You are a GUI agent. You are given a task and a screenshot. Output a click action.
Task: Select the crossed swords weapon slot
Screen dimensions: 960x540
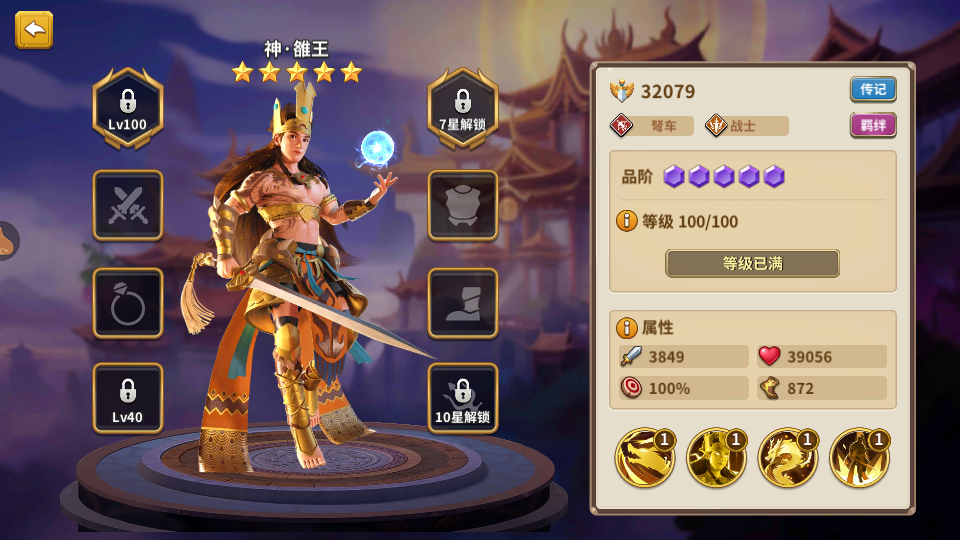click(x=128, y=205)
